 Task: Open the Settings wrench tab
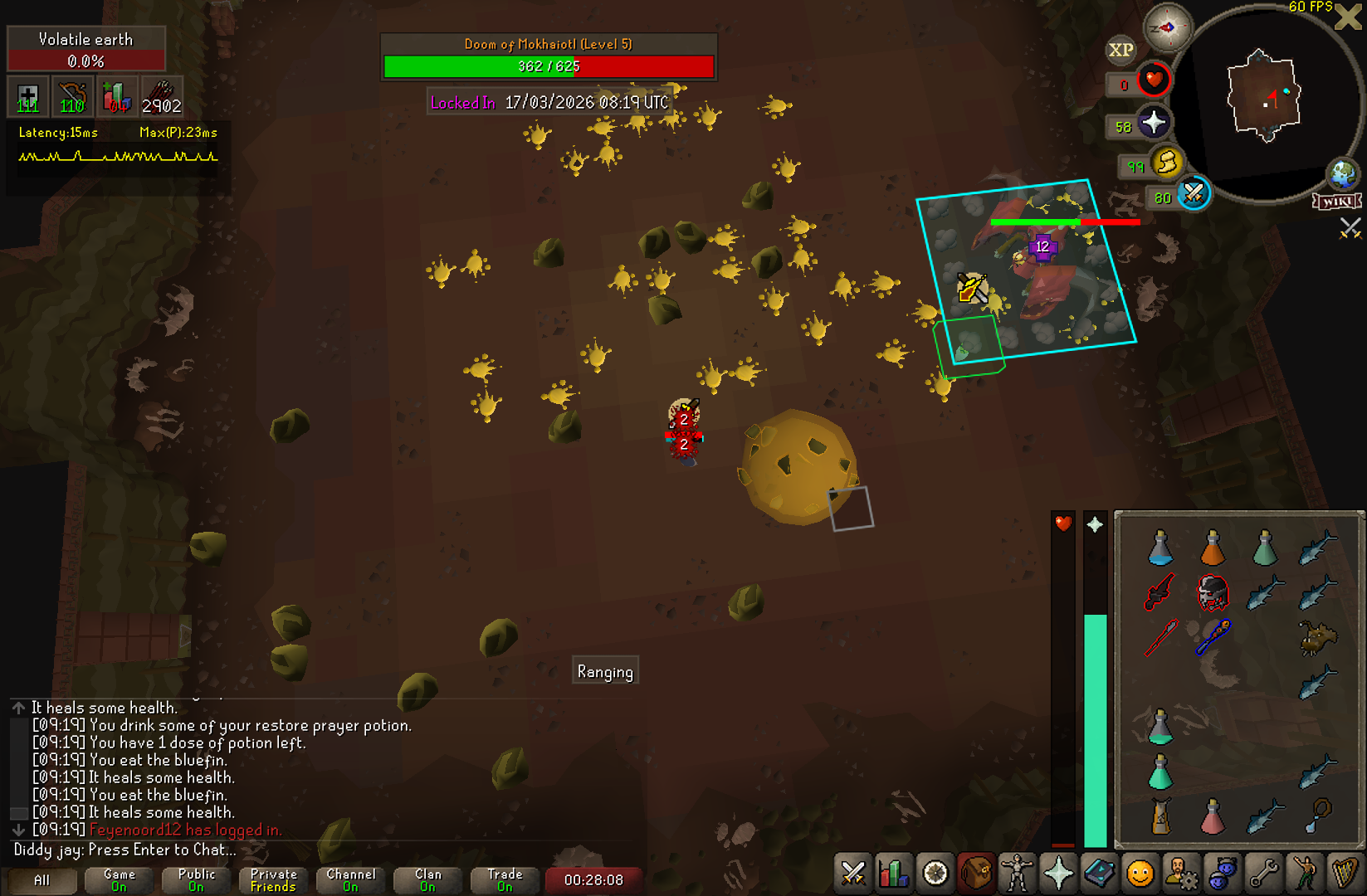[x=1263, y=874]
